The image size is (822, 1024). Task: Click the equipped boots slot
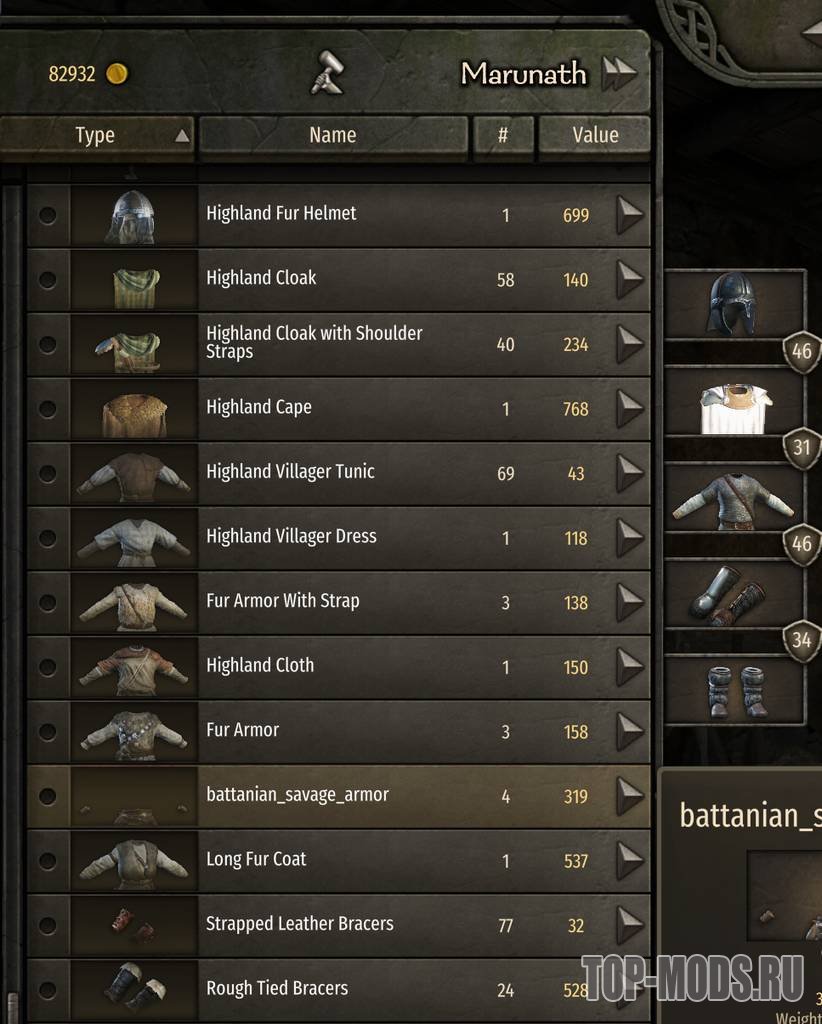(734, 691)
